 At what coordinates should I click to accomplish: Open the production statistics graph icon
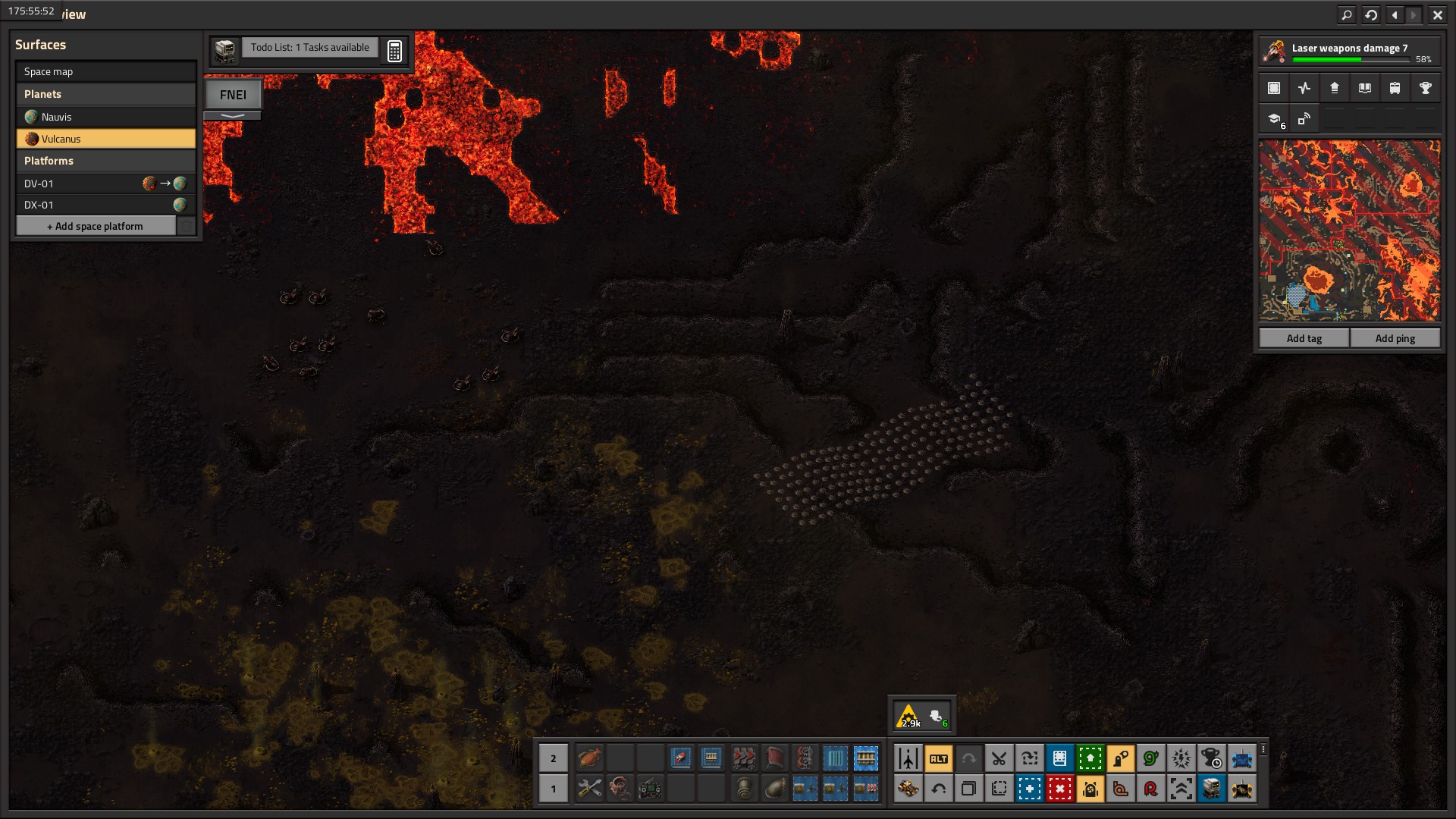pos(1304,88)
